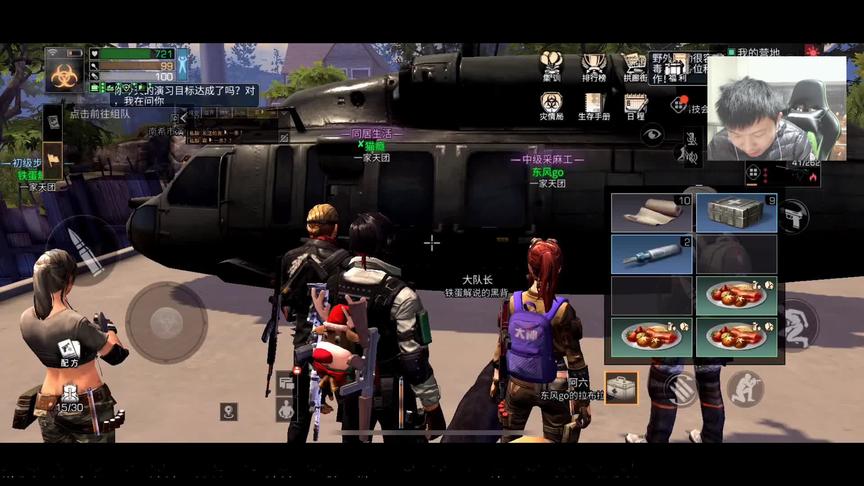Select the quest card tab above the flag
This screenshot has height=486, width=864.
(53, 120)
